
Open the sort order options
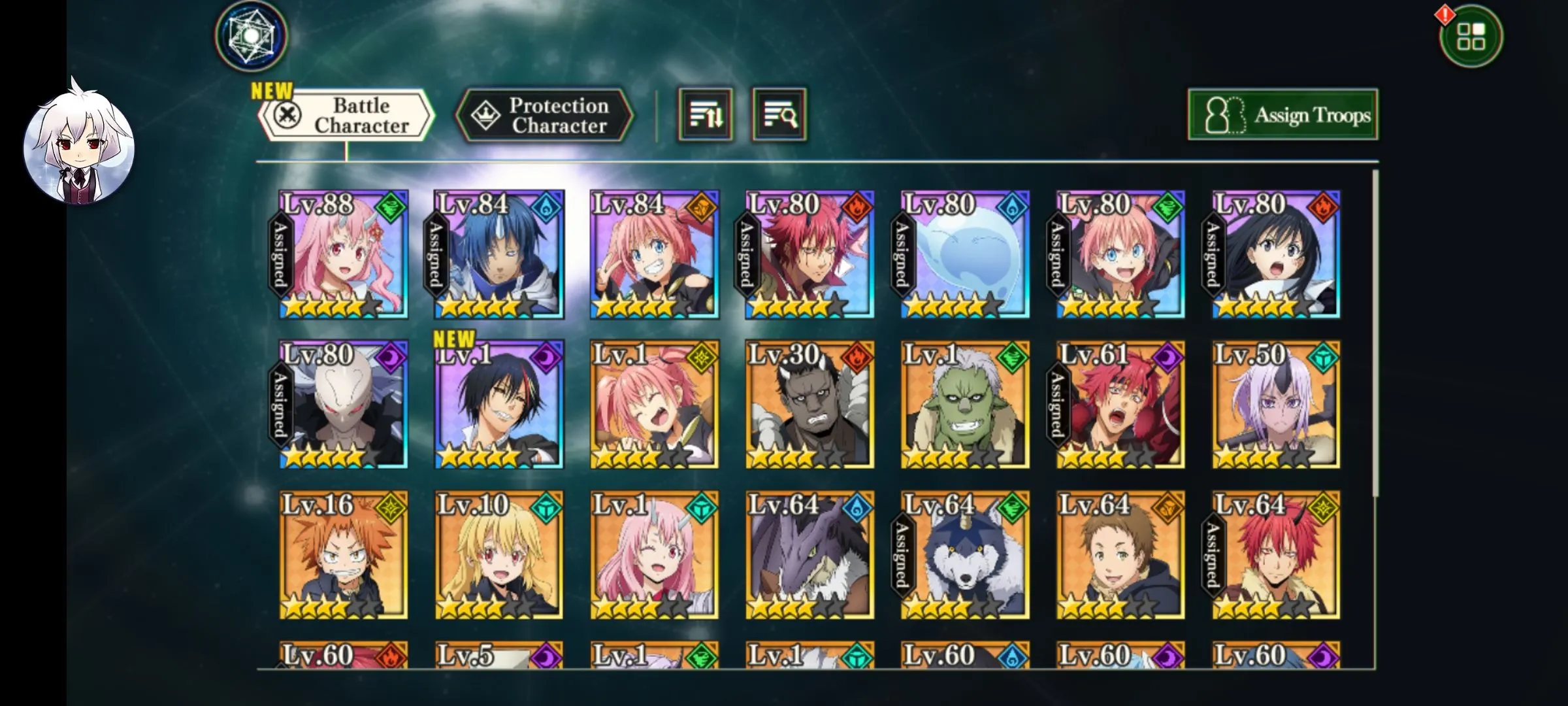tap(706, 116)
